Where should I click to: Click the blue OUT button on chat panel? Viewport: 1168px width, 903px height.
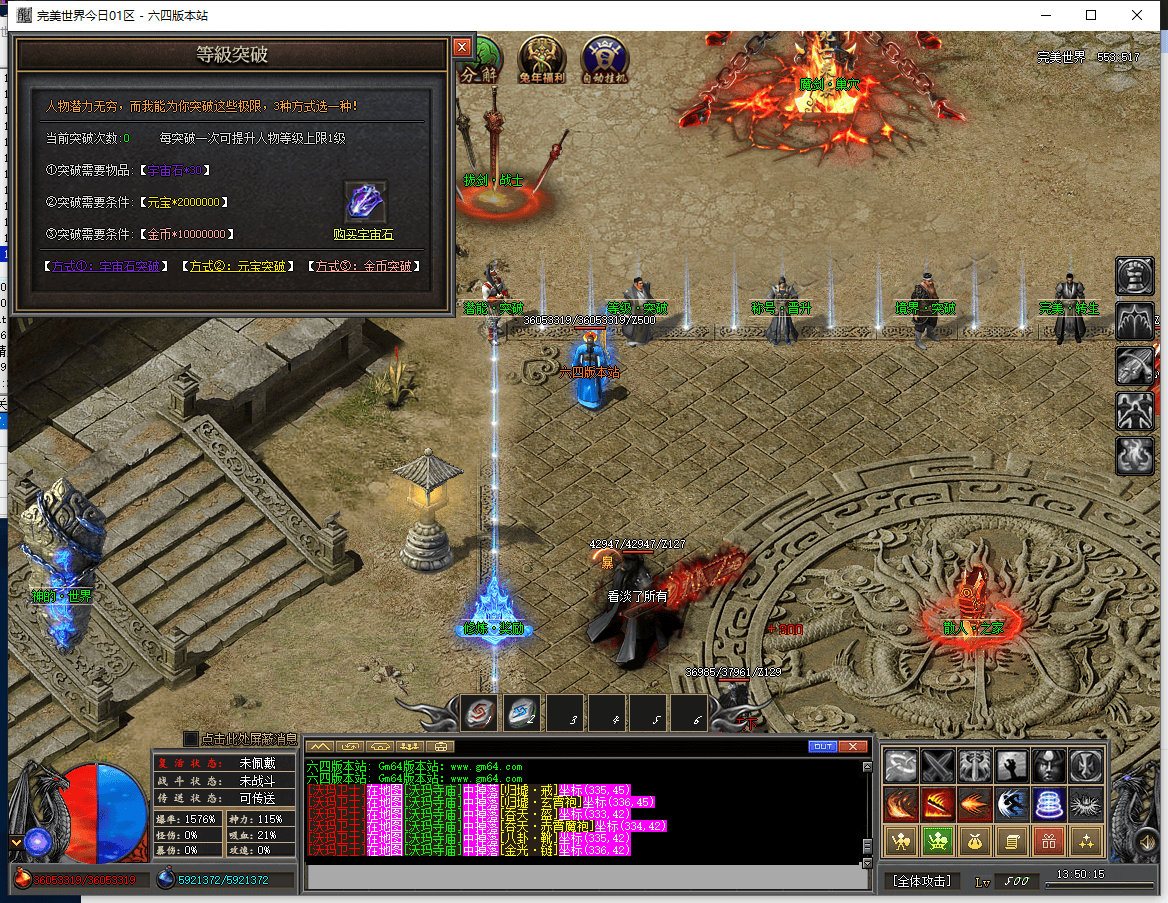[822, 747]
